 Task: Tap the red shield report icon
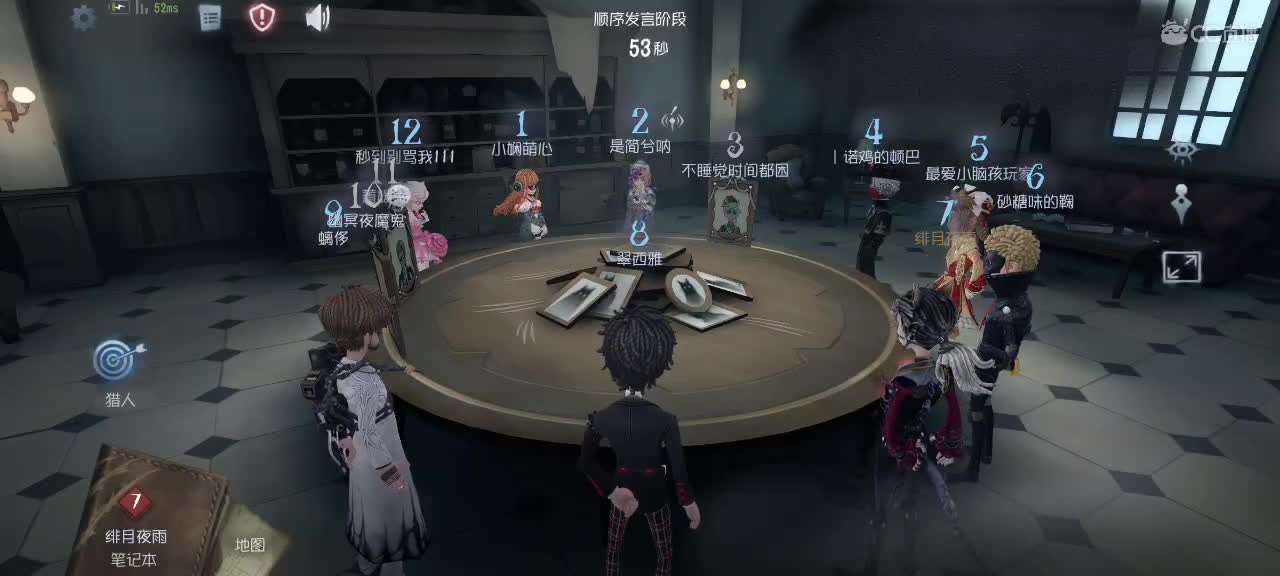pyautogui.click(x=262, y=17)
